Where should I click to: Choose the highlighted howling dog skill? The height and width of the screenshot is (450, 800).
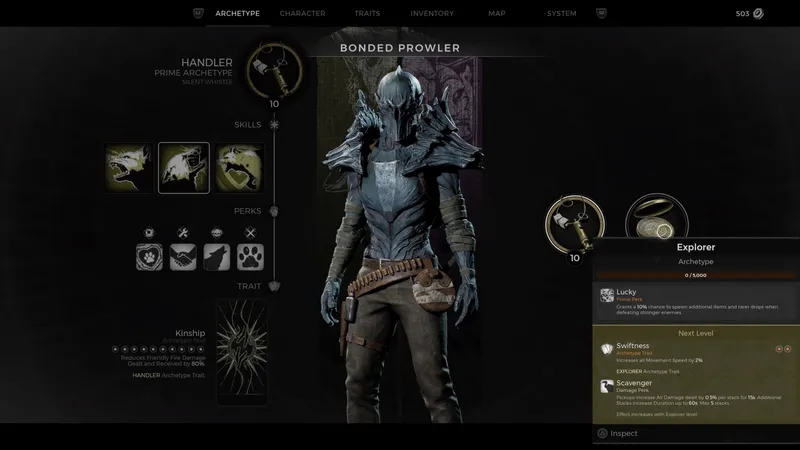coord(184,168)
